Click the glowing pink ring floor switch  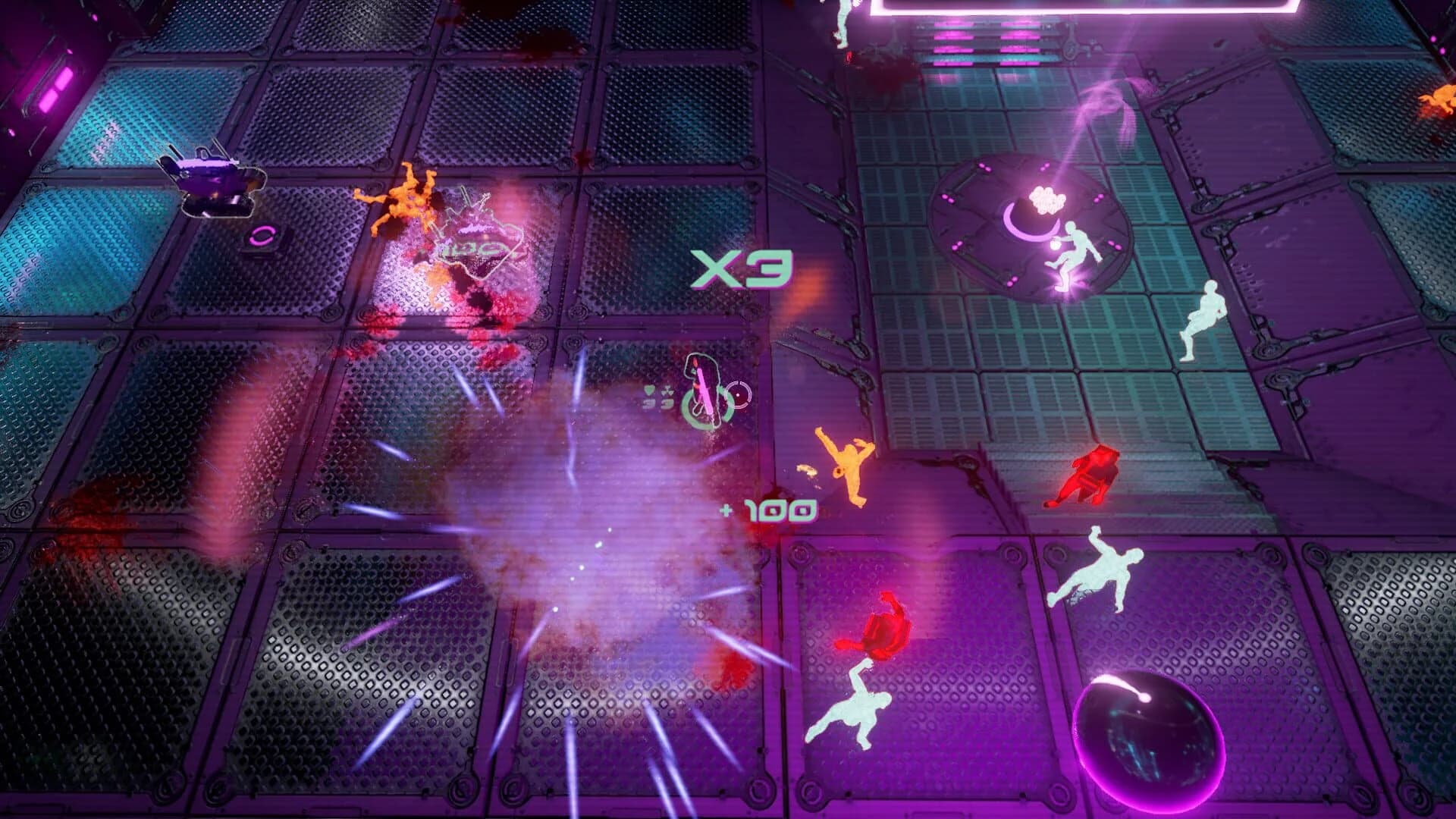(264, 235)
